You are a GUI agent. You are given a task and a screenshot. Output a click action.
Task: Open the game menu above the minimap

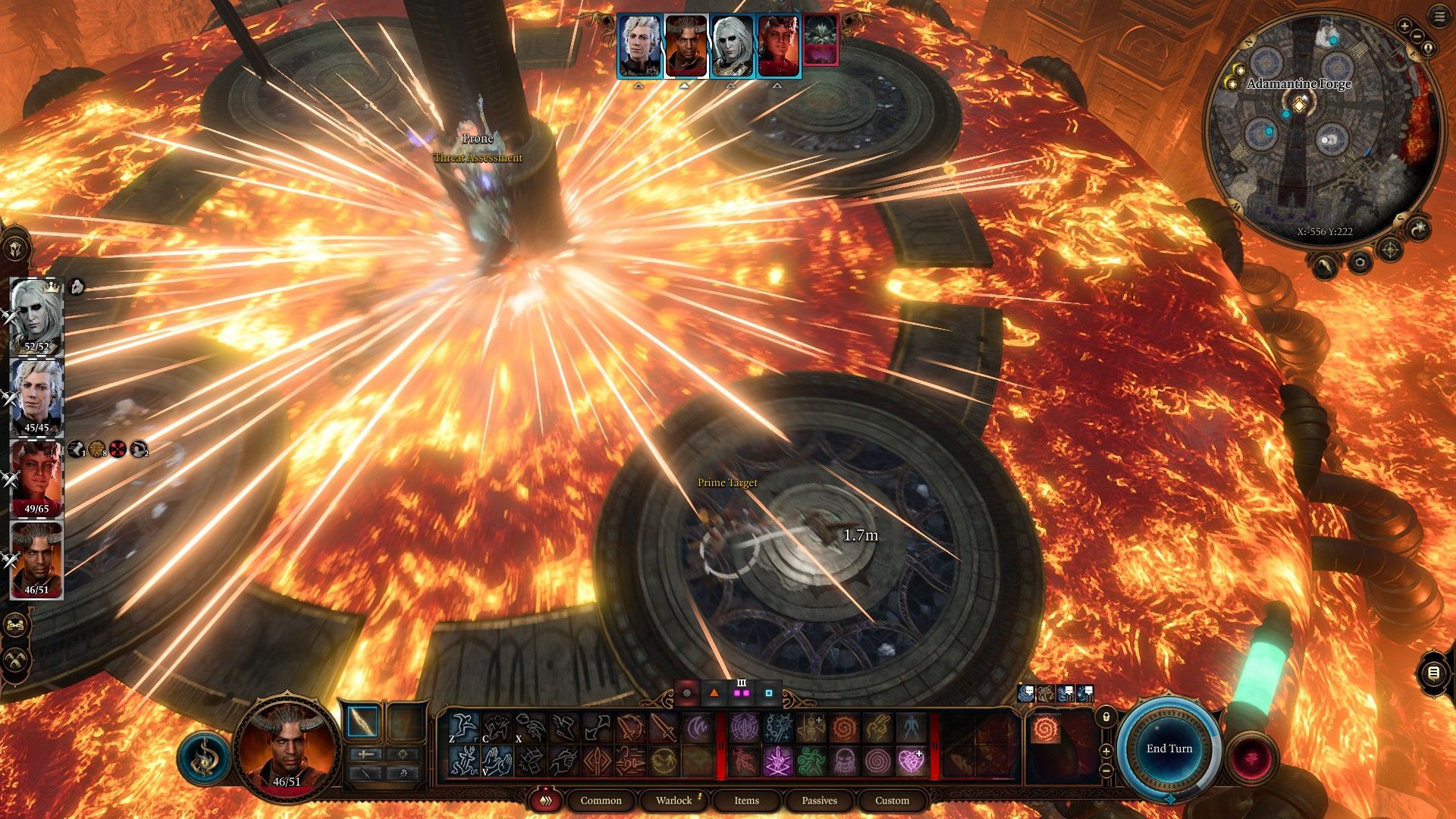pos(1439,18)
